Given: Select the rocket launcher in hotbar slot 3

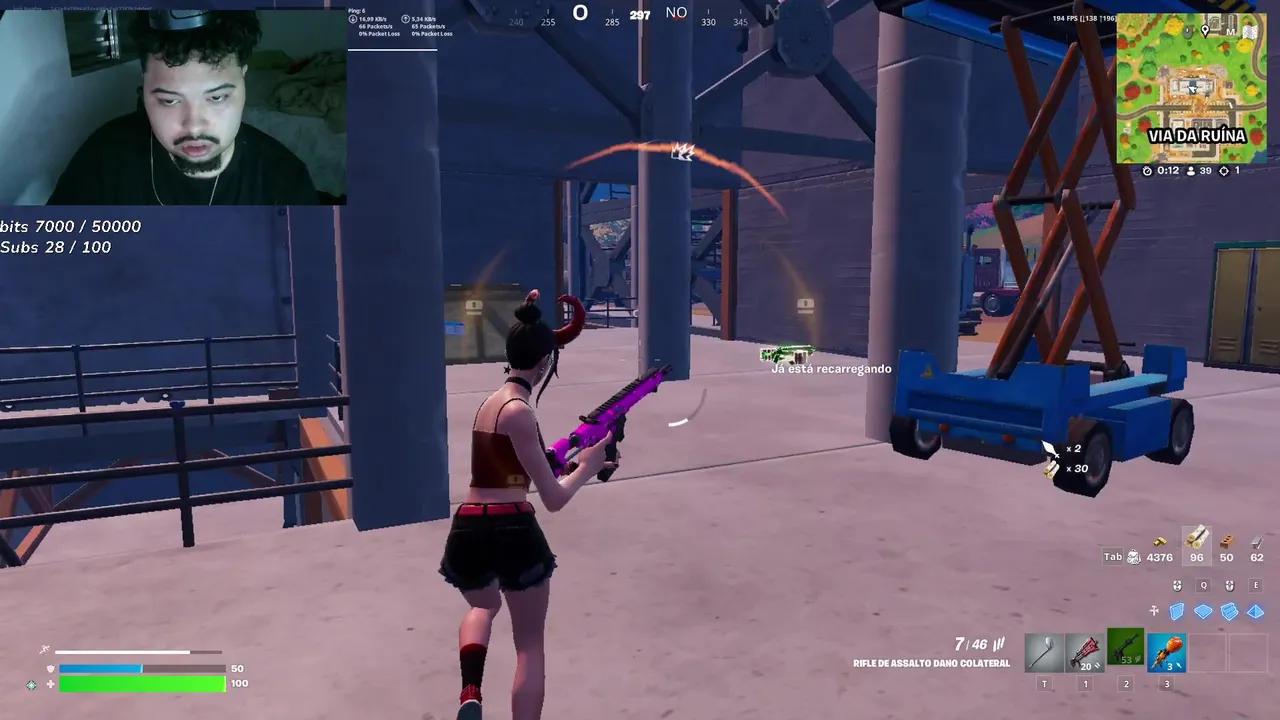Looking at the screenshot, I should click(x=1167, y=650).
